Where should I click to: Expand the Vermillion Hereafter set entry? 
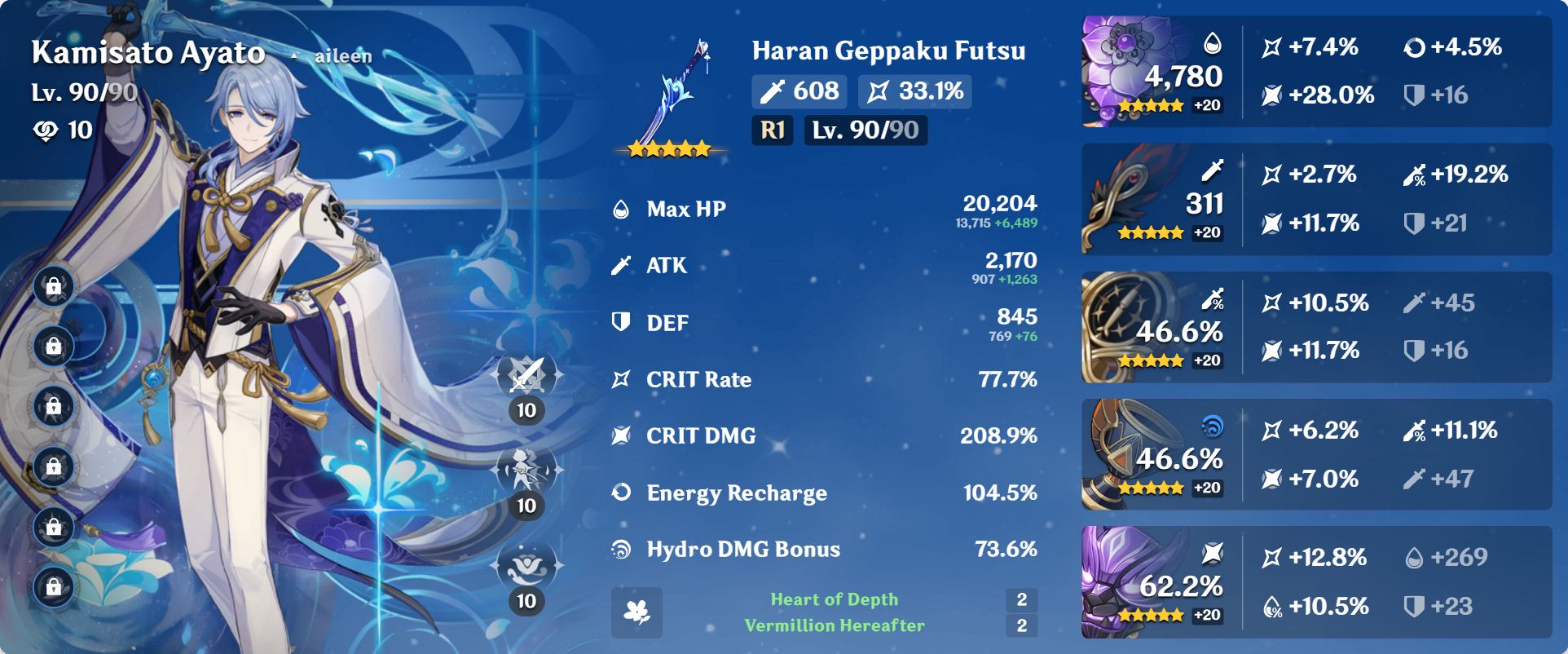tap(833, 626)
